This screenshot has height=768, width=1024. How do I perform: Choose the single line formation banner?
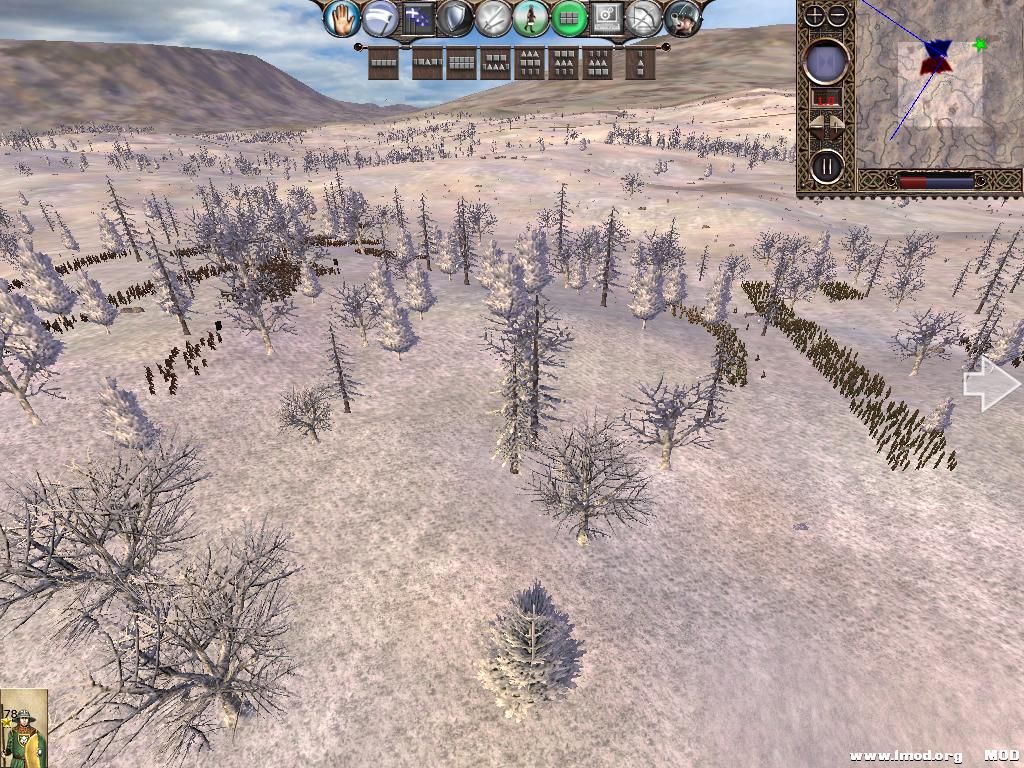[x=383, y=63]
